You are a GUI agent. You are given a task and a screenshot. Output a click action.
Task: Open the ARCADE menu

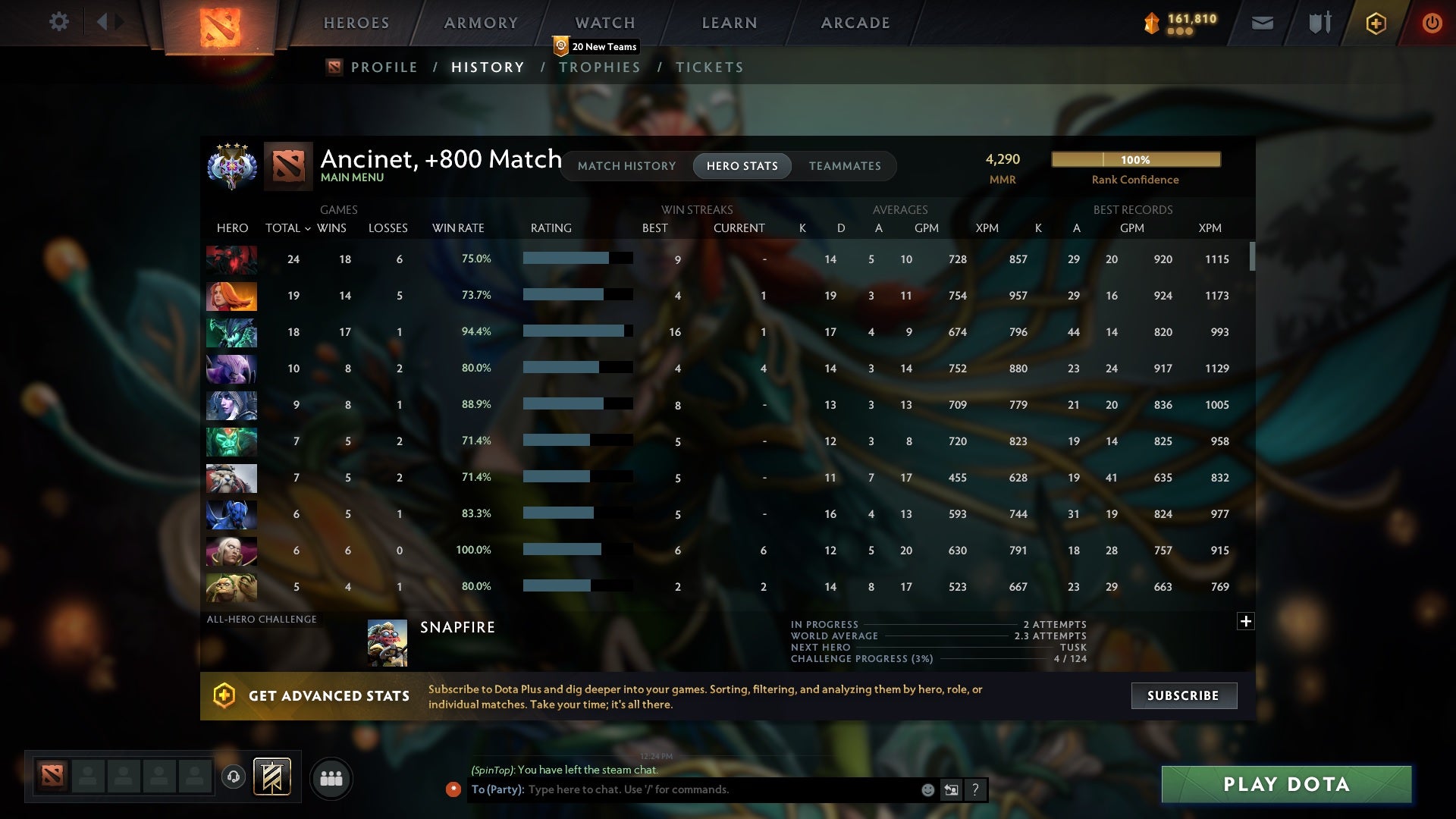coord(855,23)
